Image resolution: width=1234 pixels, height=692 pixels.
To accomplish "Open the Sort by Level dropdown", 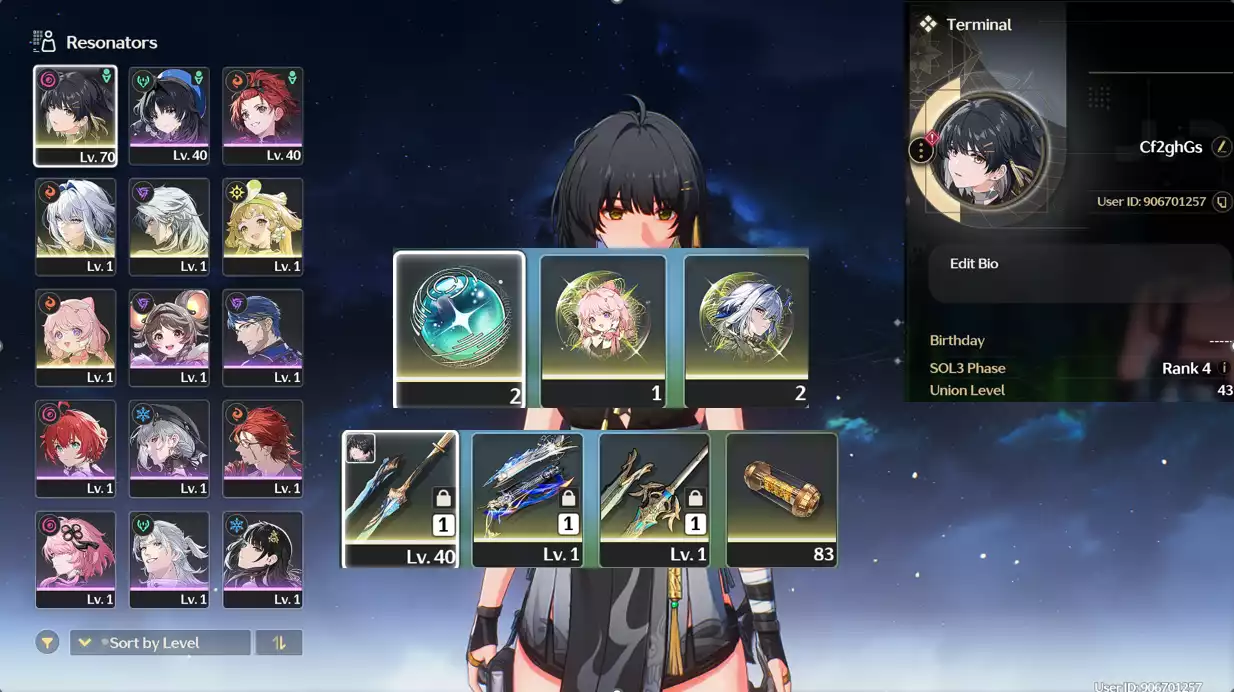I will [160, 643].
